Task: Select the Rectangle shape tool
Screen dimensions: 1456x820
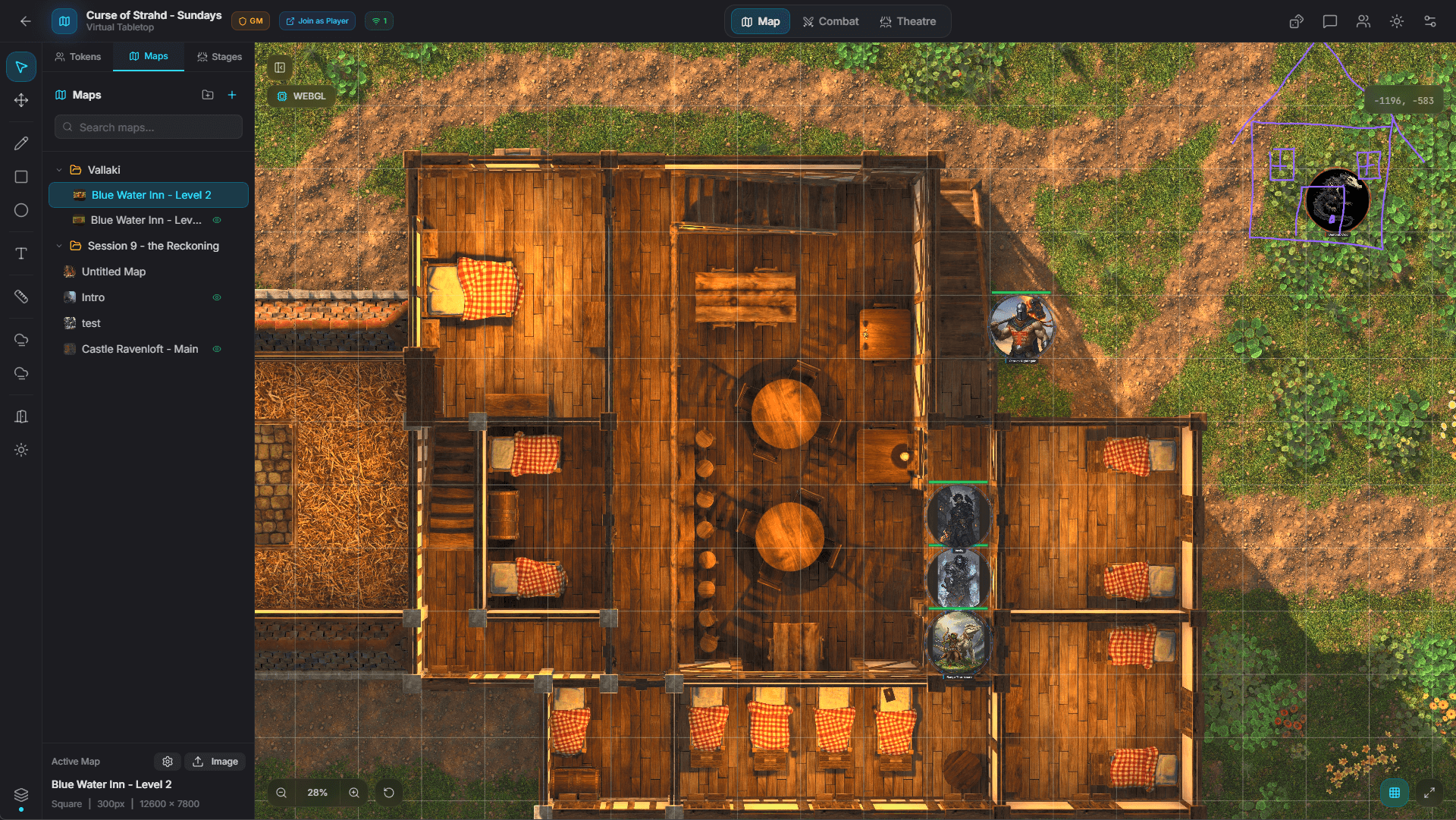Action: pos(21,176)
